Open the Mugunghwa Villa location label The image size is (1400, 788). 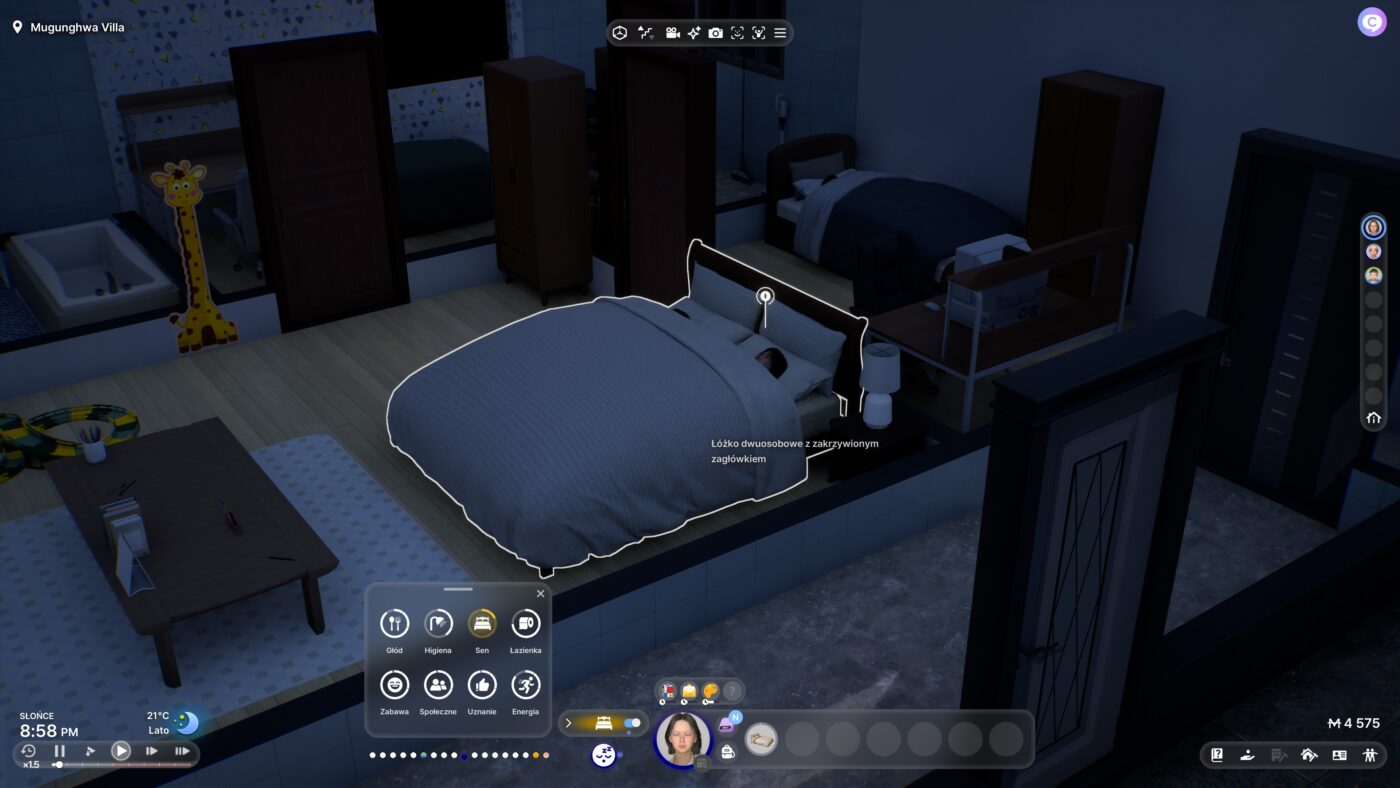pos(70,28)
